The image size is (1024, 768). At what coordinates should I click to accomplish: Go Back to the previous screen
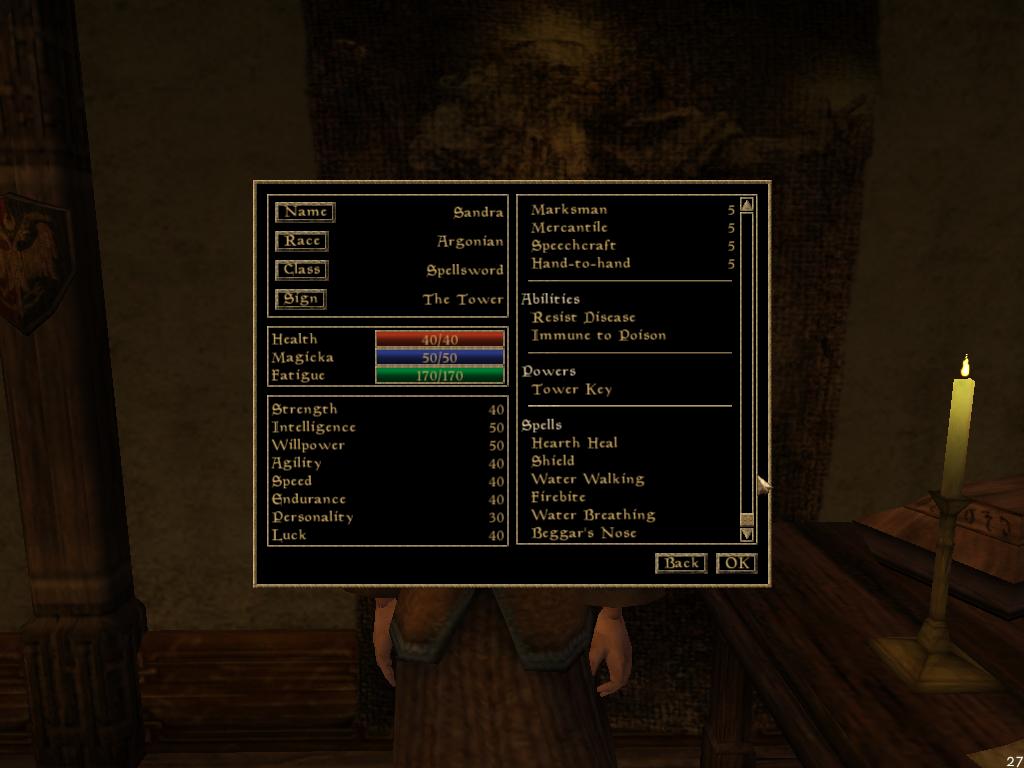[681, 563]
